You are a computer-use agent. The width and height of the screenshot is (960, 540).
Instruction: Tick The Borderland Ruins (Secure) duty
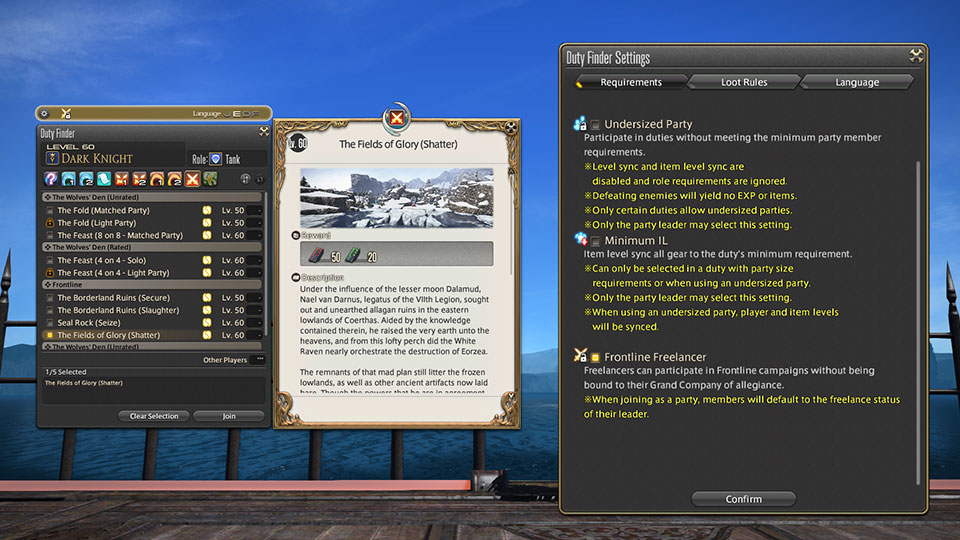coord(48,298)
